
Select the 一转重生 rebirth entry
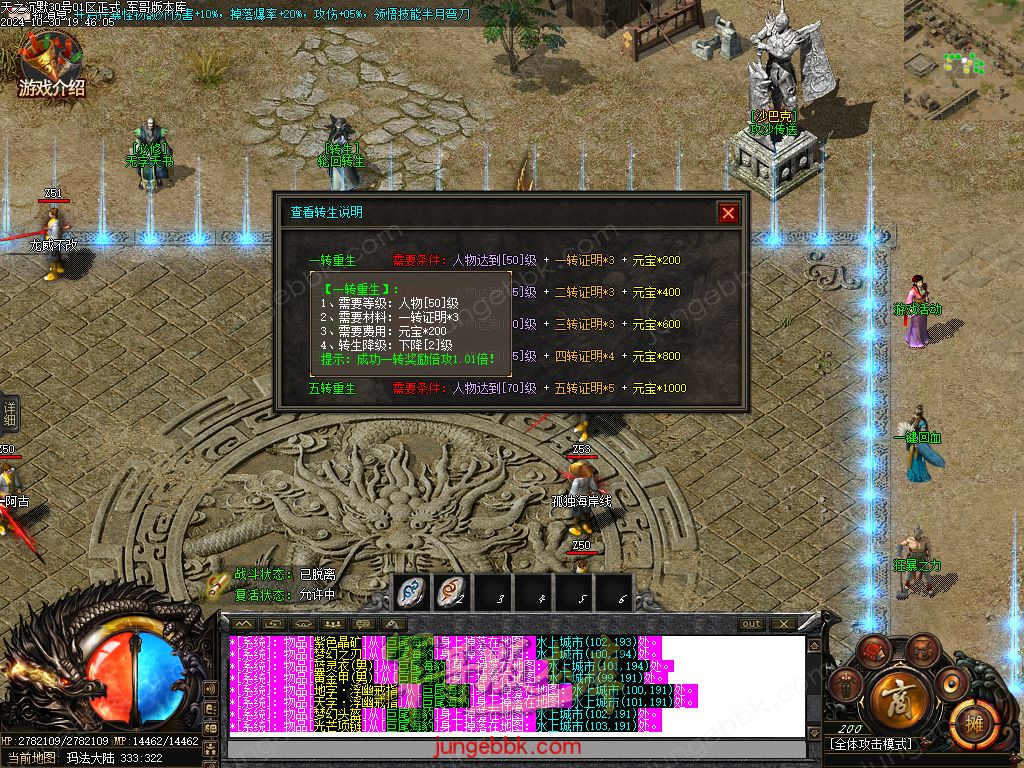coord(332,260)
